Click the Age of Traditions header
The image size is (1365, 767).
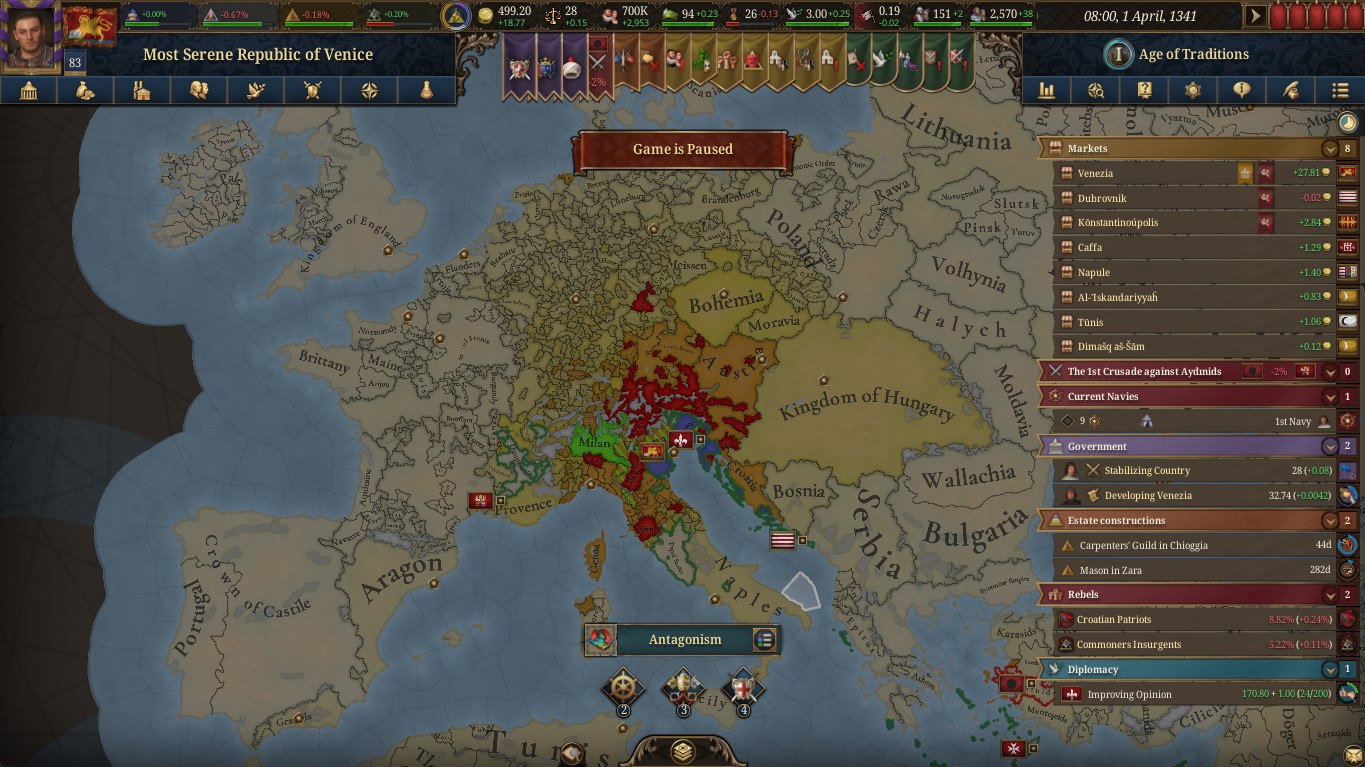tap(1193, 54)
